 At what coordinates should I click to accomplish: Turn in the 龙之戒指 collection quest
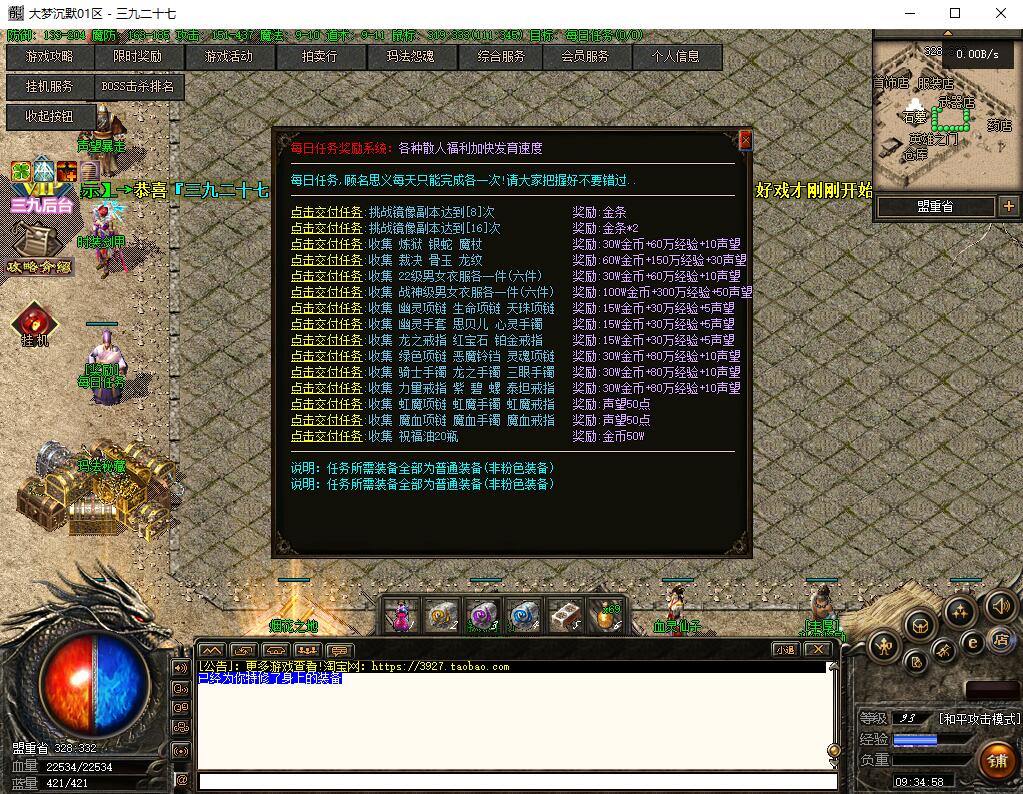(x=327, y=340)
